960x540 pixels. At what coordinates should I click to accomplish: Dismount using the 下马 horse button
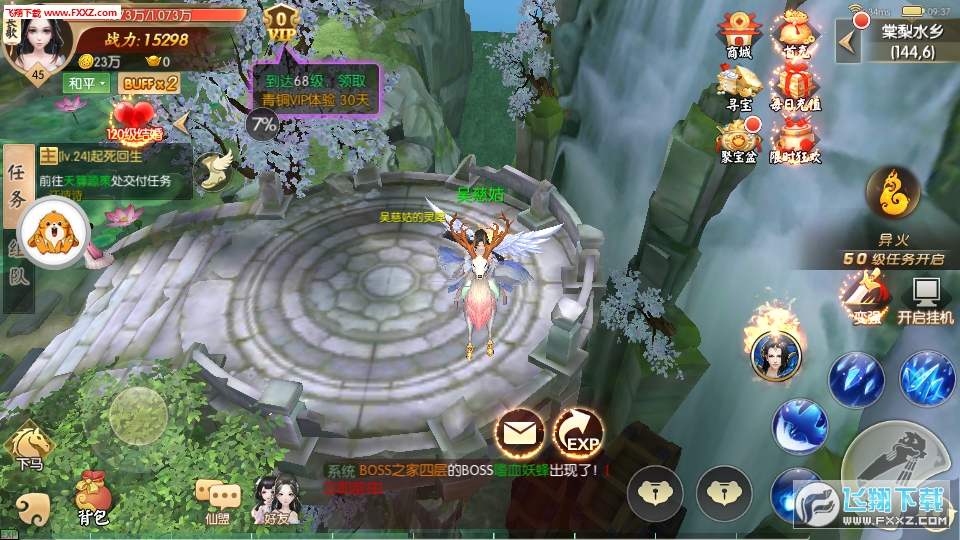[x=29, y=444]
